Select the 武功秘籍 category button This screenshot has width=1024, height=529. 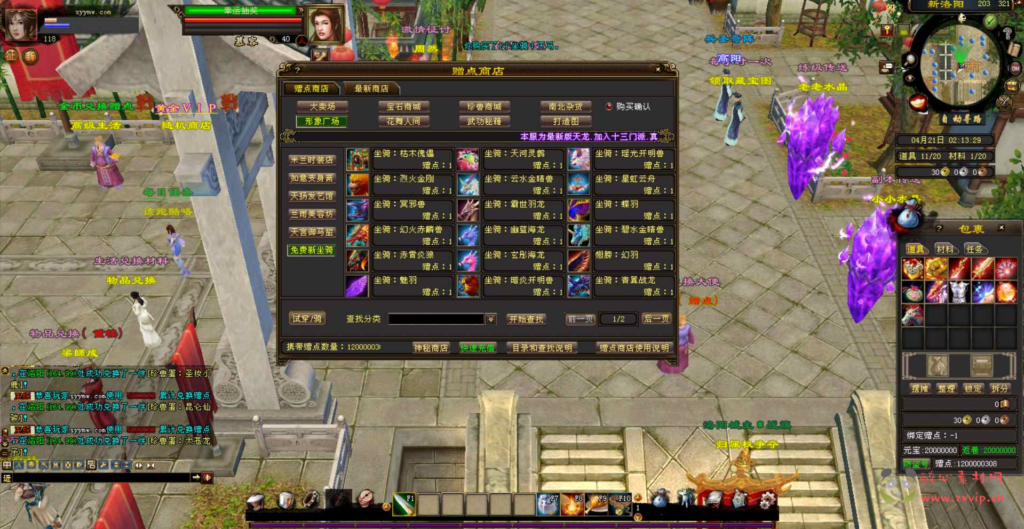pyautogui.click(x=484, y=121)
